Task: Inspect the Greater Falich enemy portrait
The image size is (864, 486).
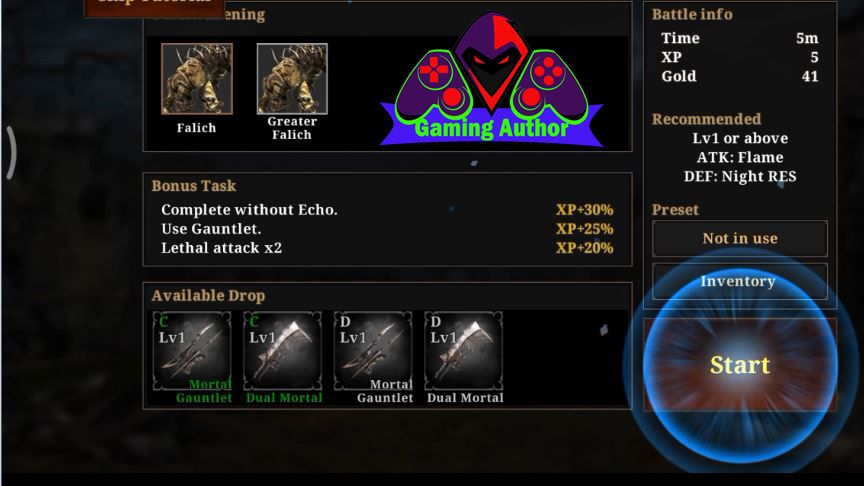Action: (x=292, y=79)
